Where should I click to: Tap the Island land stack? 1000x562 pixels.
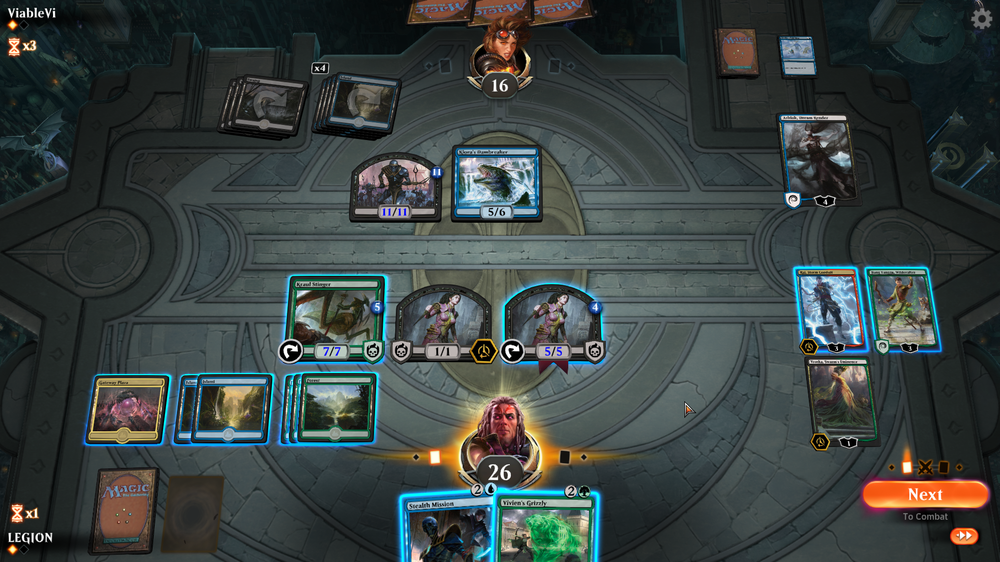(x=230, y=408)
